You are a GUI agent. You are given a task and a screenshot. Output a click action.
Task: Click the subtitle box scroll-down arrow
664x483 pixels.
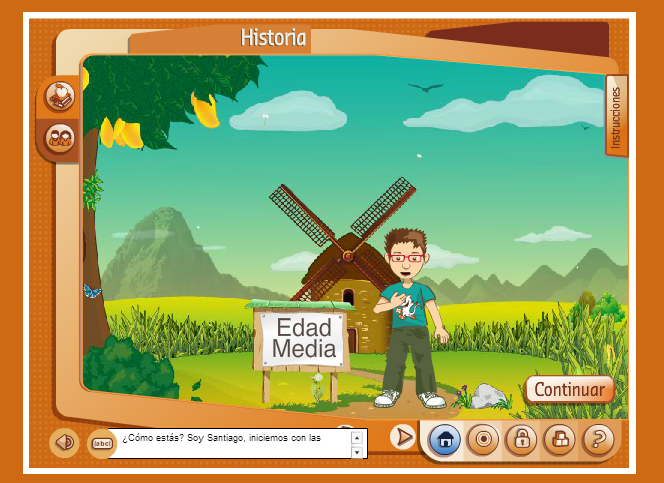(357, 452)
